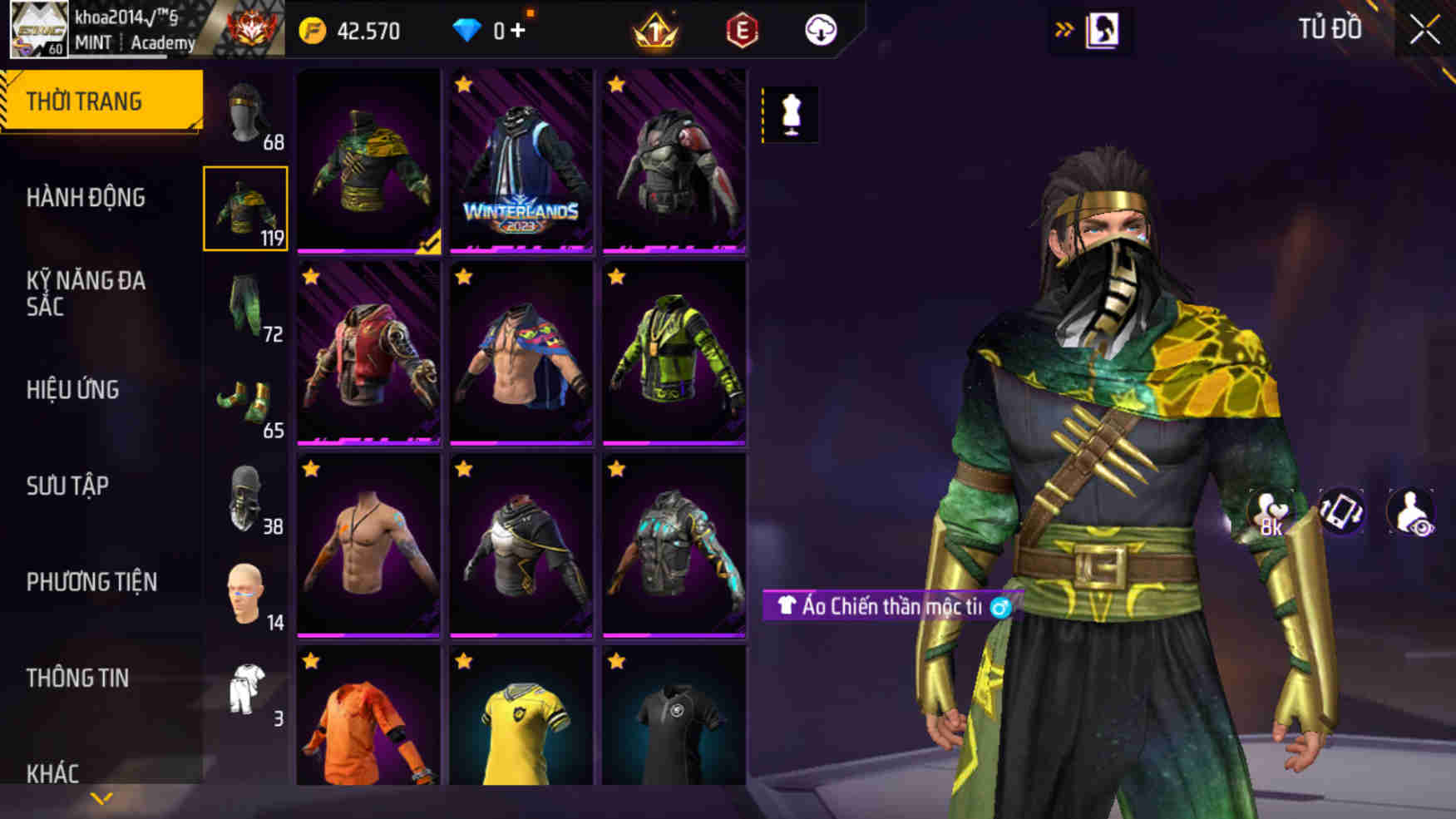Close the wardrobe screen with the X

point(1424,31)
